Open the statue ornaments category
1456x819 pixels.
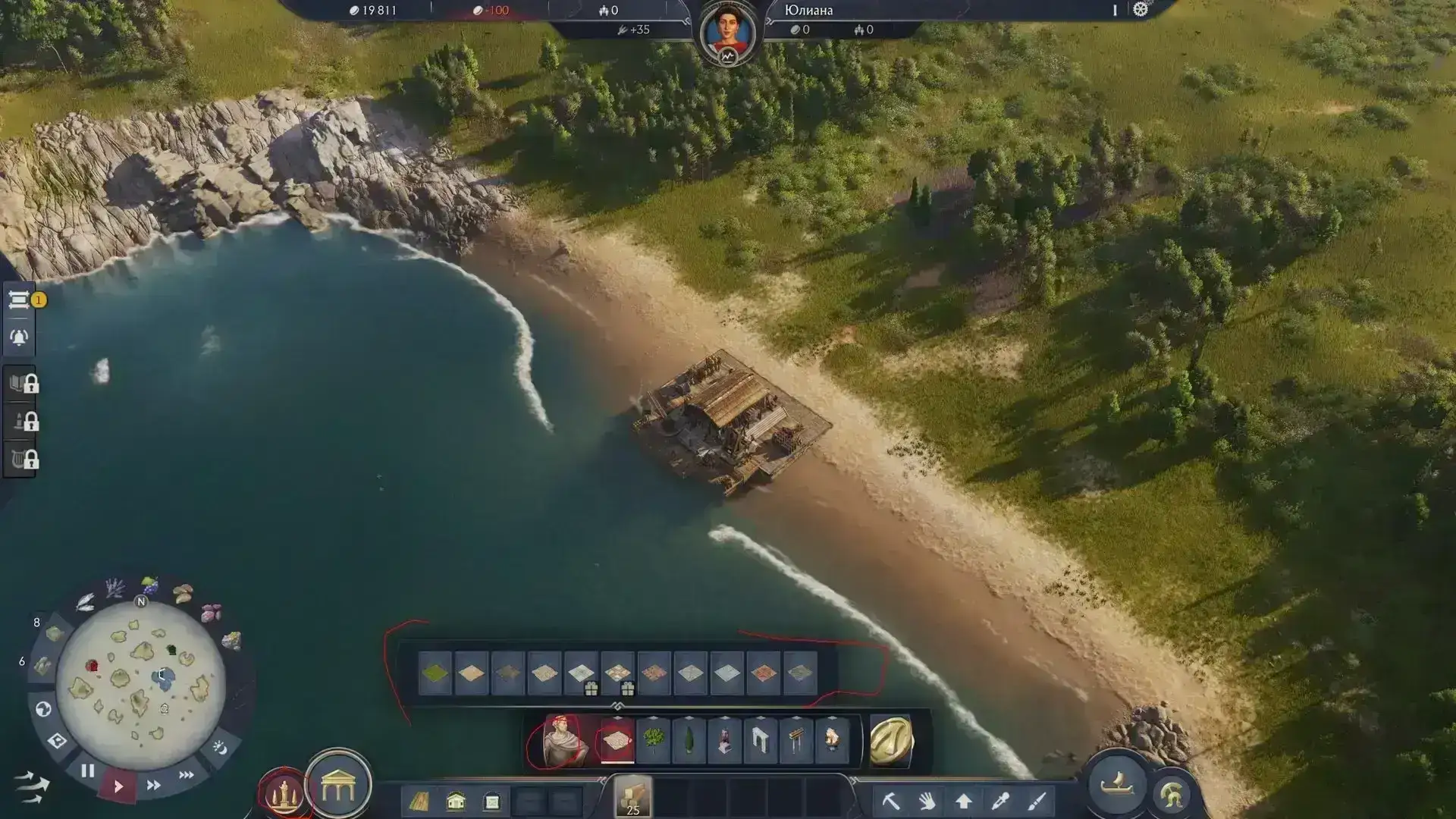coord(283,793)
